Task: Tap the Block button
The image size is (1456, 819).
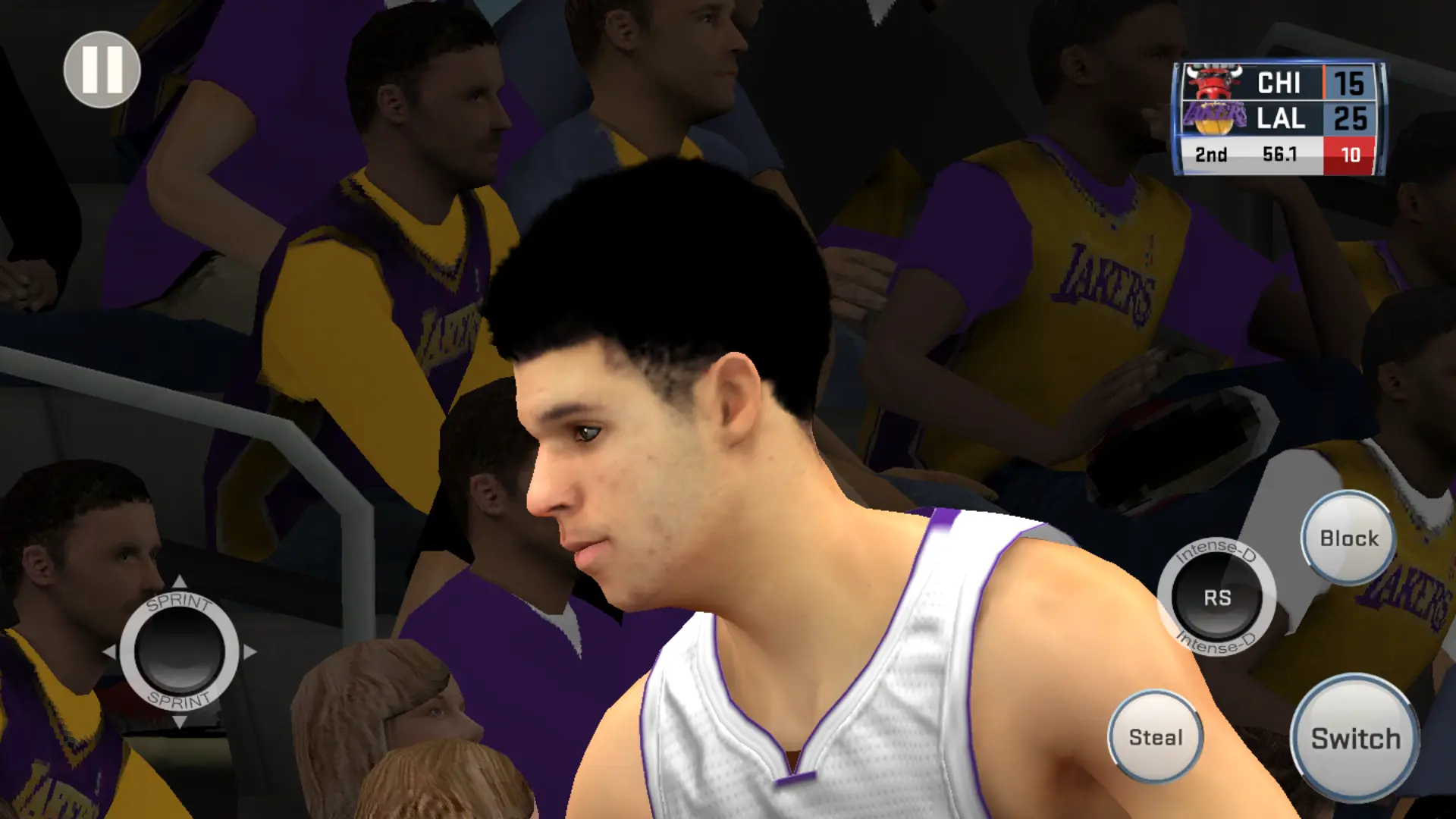Action: click(1348, 538)
